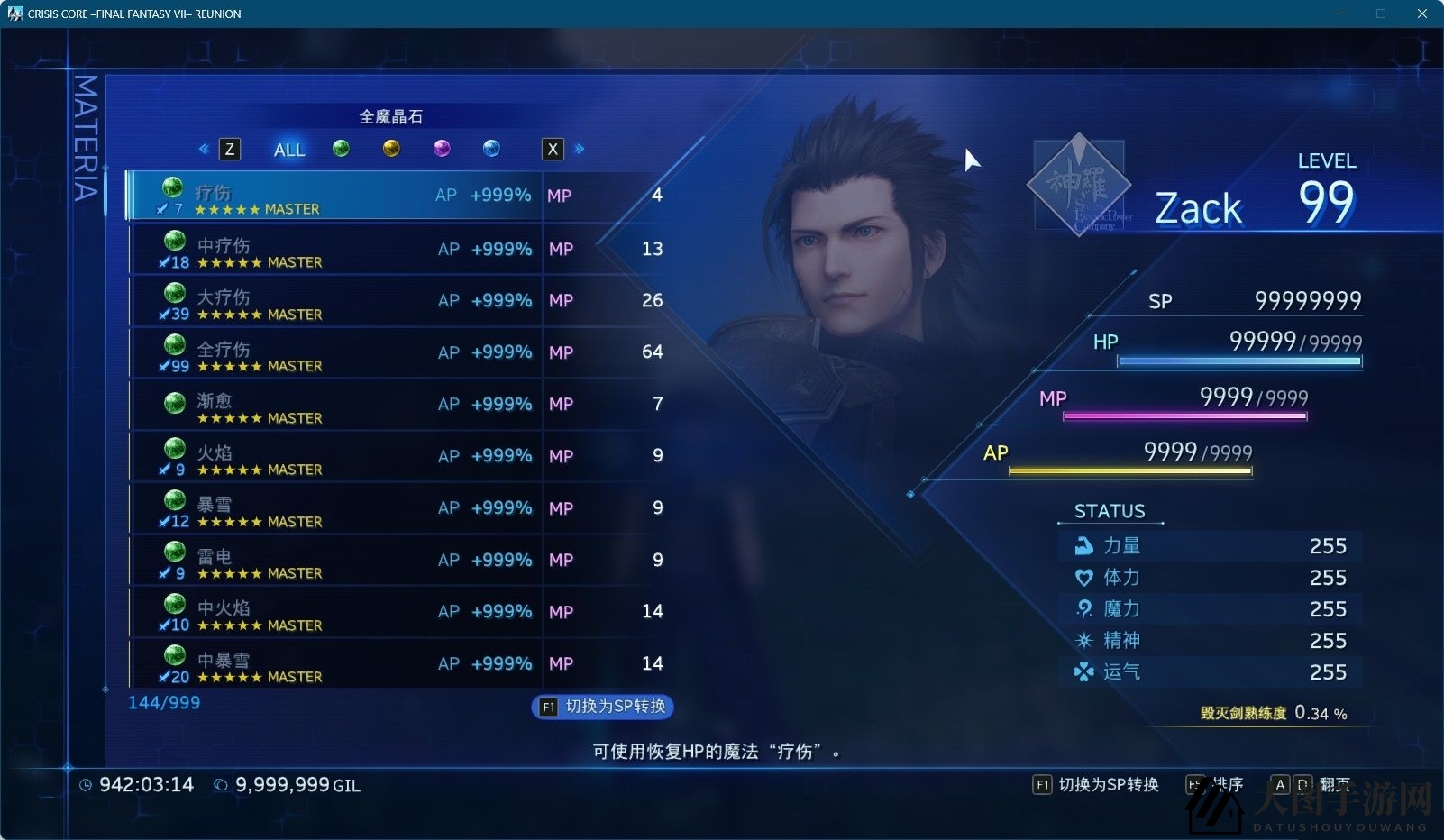Viewport: 1444px width, 840px height.
Task: Go to the next materia category arrow
Action: (x=580, y=149)
